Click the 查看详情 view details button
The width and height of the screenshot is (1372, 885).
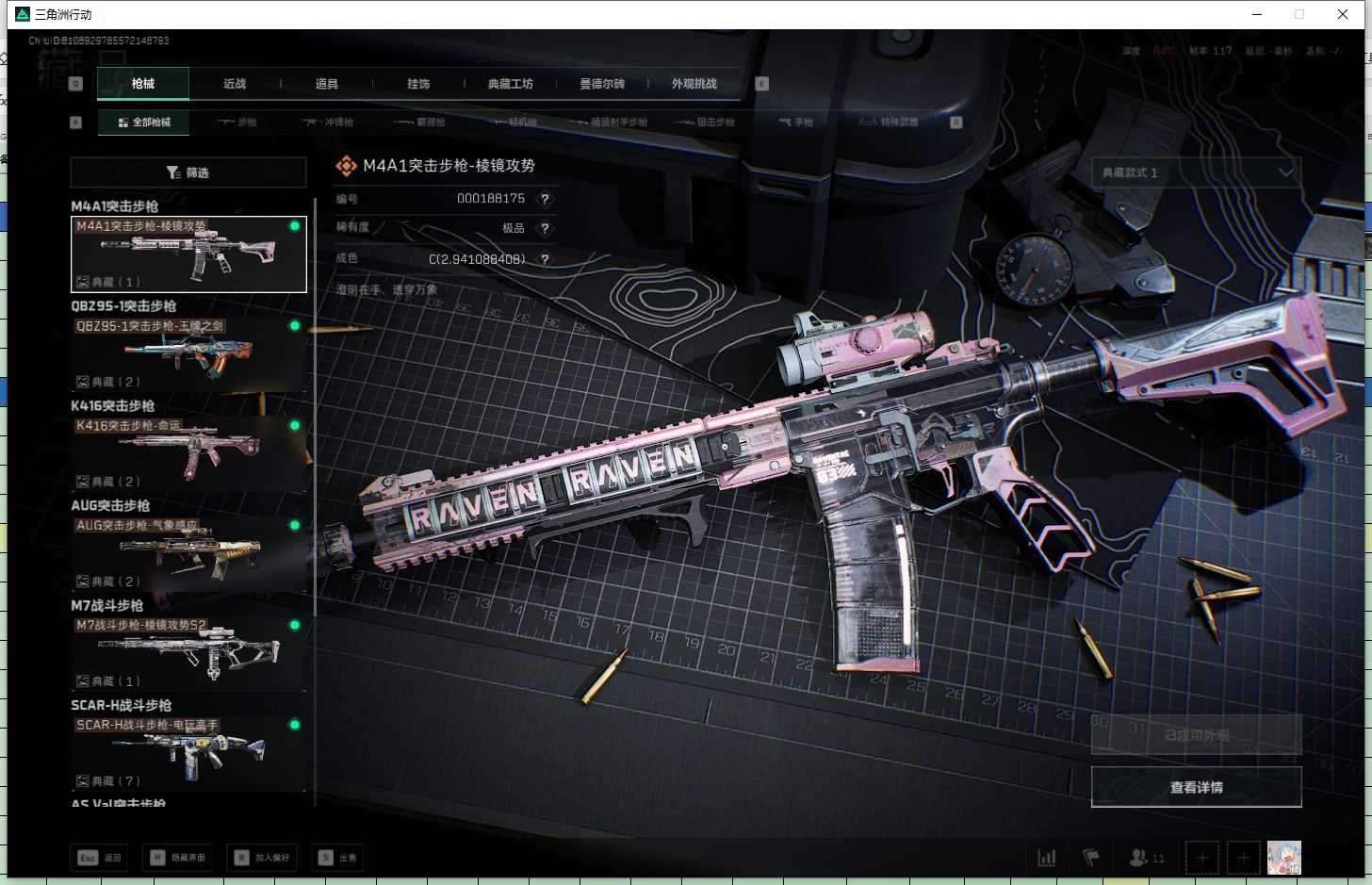coord(1196,787)
